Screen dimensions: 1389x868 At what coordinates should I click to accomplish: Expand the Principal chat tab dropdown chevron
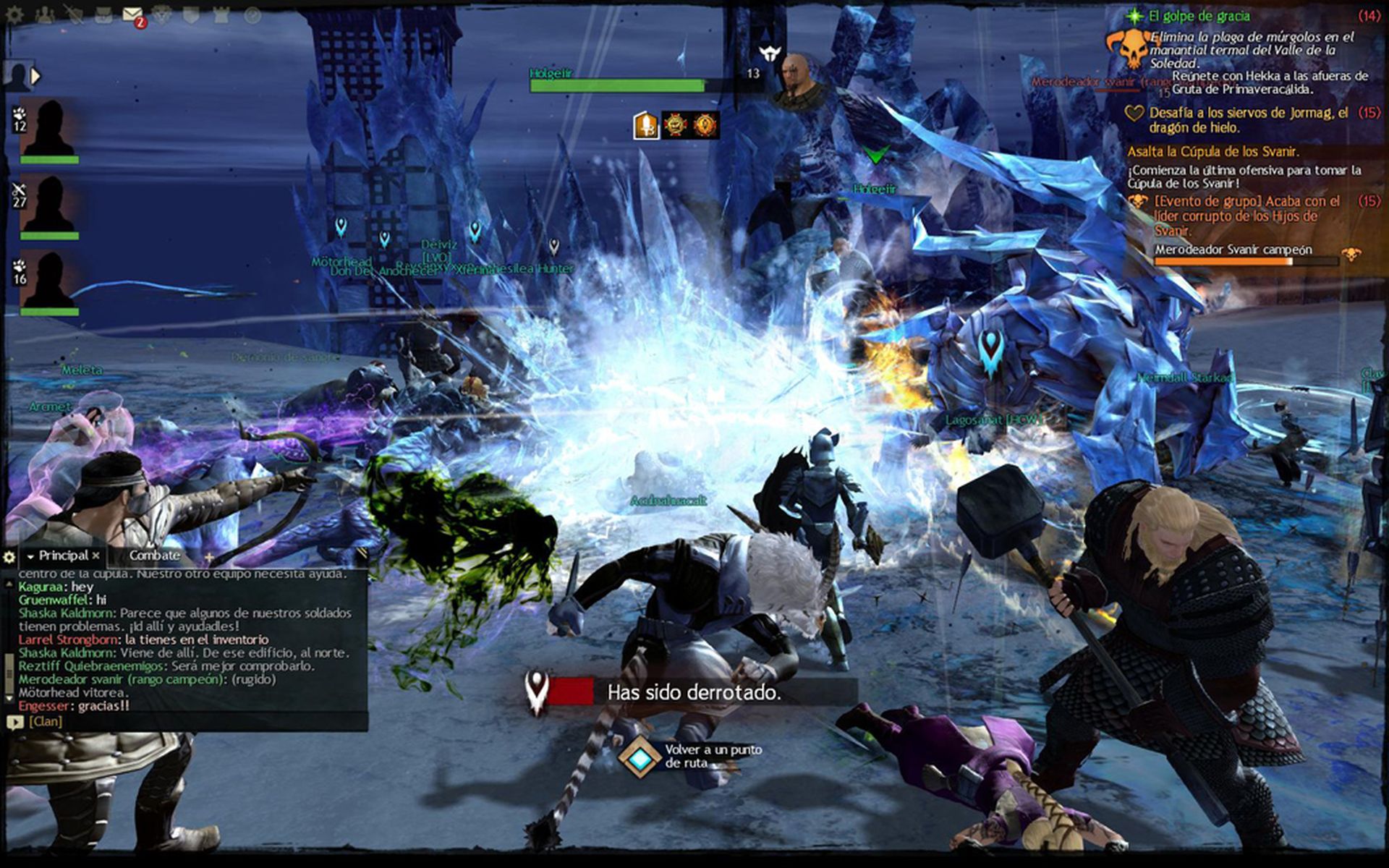(x=30, y=556)
